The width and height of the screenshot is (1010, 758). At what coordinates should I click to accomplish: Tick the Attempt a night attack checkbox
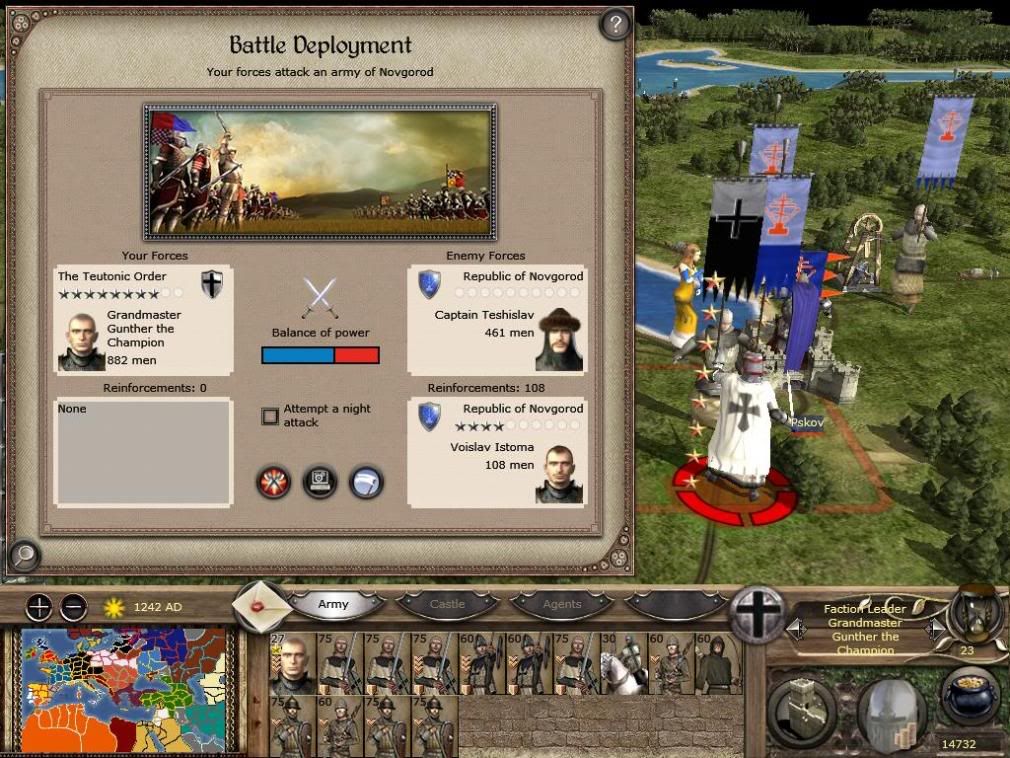270,416
